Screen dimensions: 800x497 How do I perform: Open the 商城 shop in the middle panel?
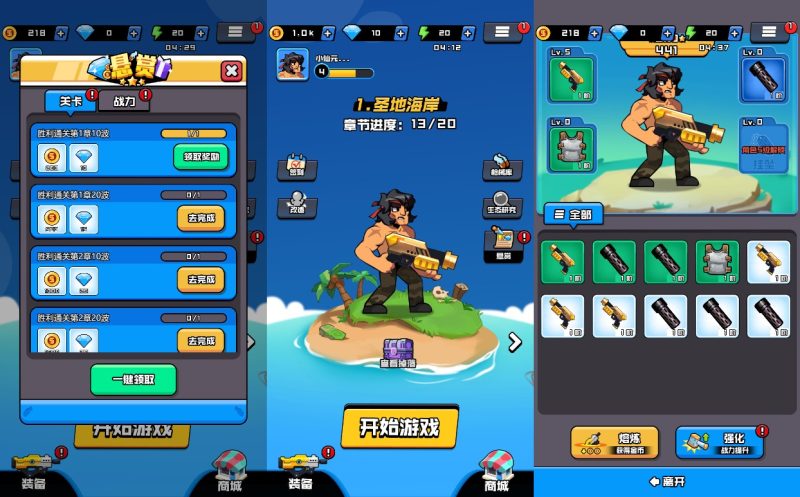tap(495, 470)
